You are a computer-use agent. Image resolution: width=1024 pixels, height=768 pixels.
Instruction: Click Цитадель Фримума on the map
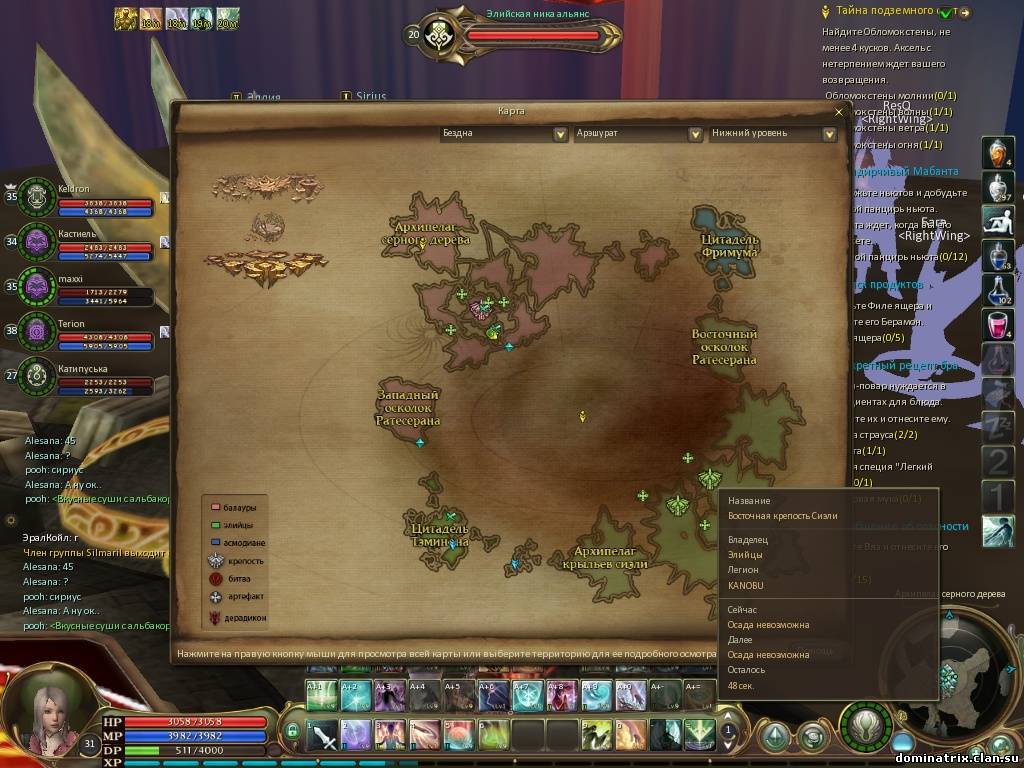(x=729, y=244)
